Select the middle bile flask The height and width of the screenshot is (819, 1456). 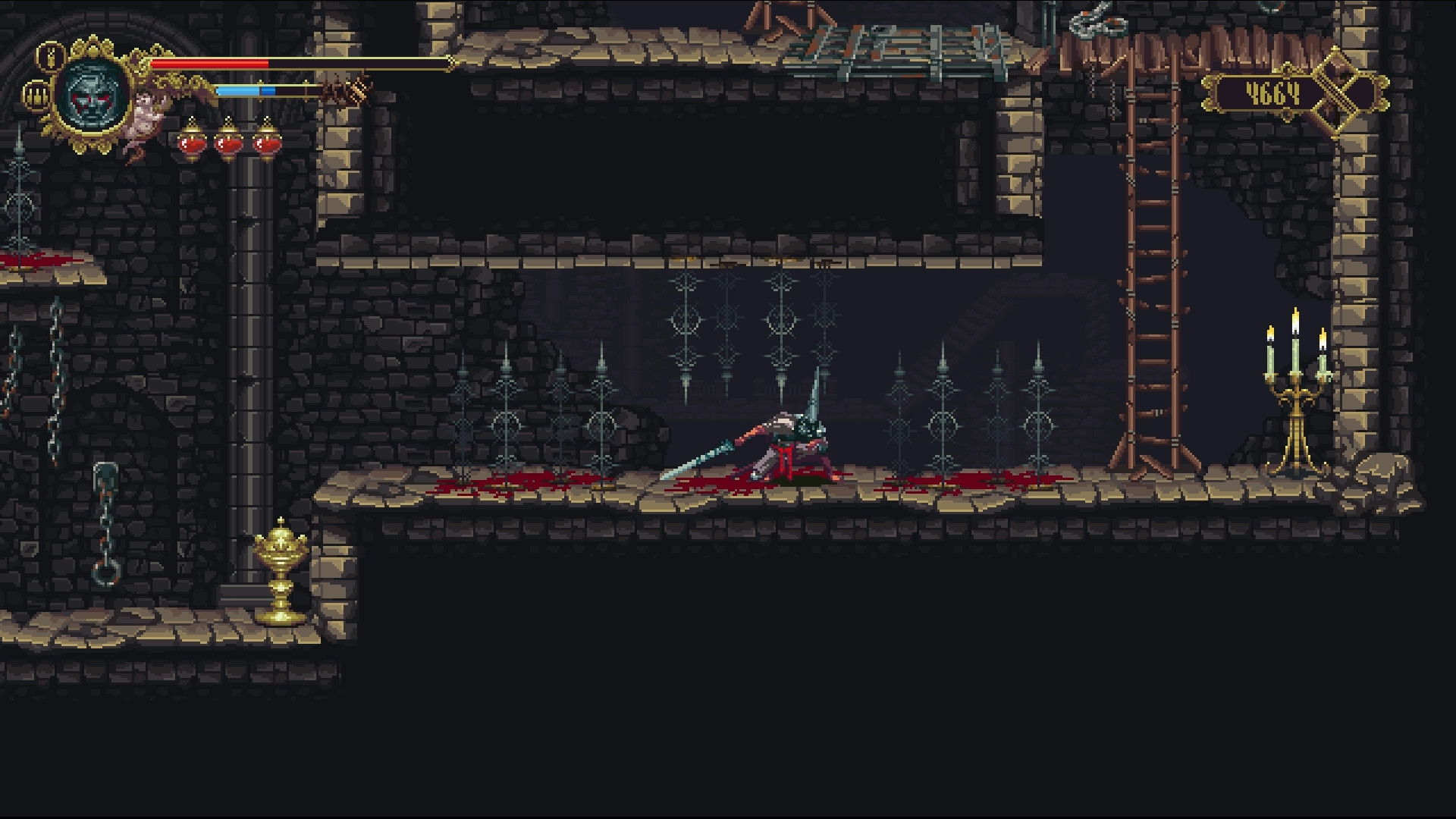[x=228, y=144]
